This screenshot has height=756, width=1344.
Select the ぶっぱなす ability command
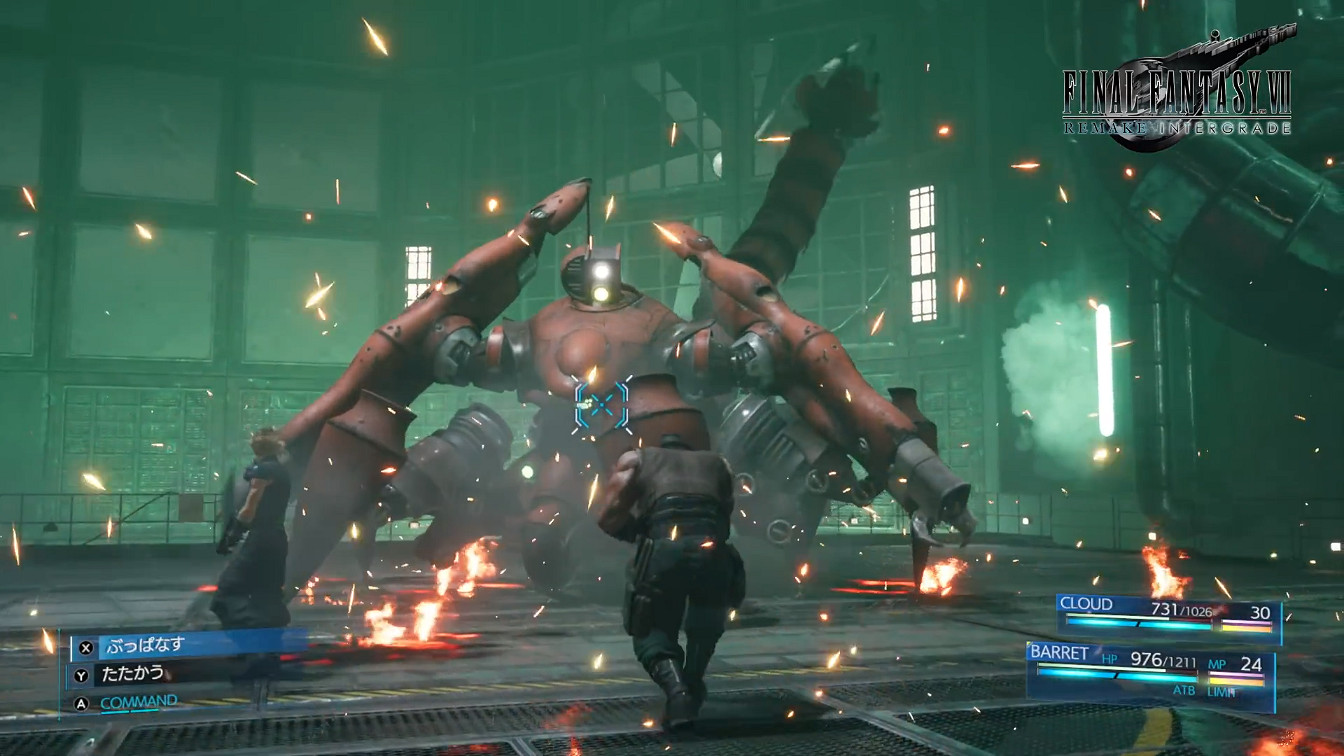(x=145, y=644)
